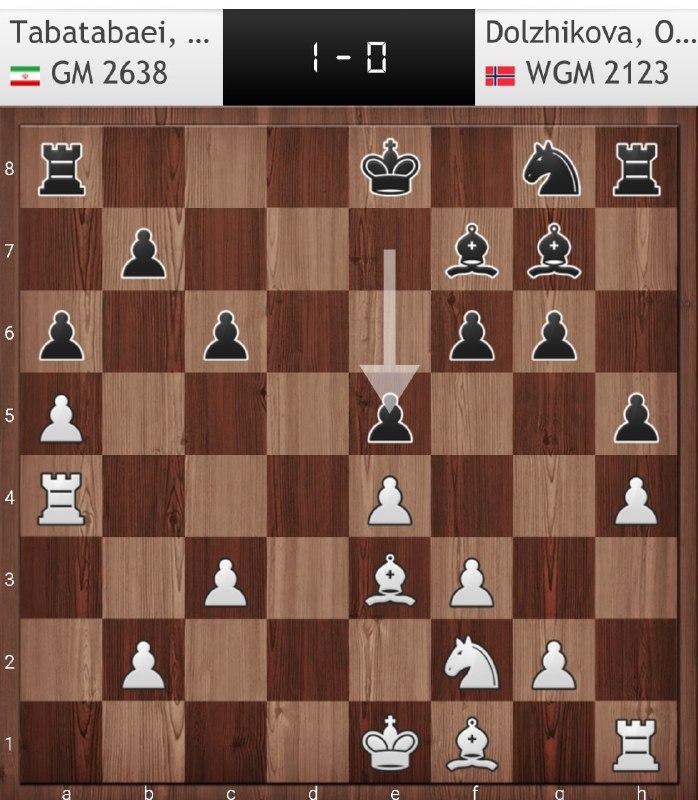Select the black rook on a8
The image size is (698, 800).
pos(61,167)
